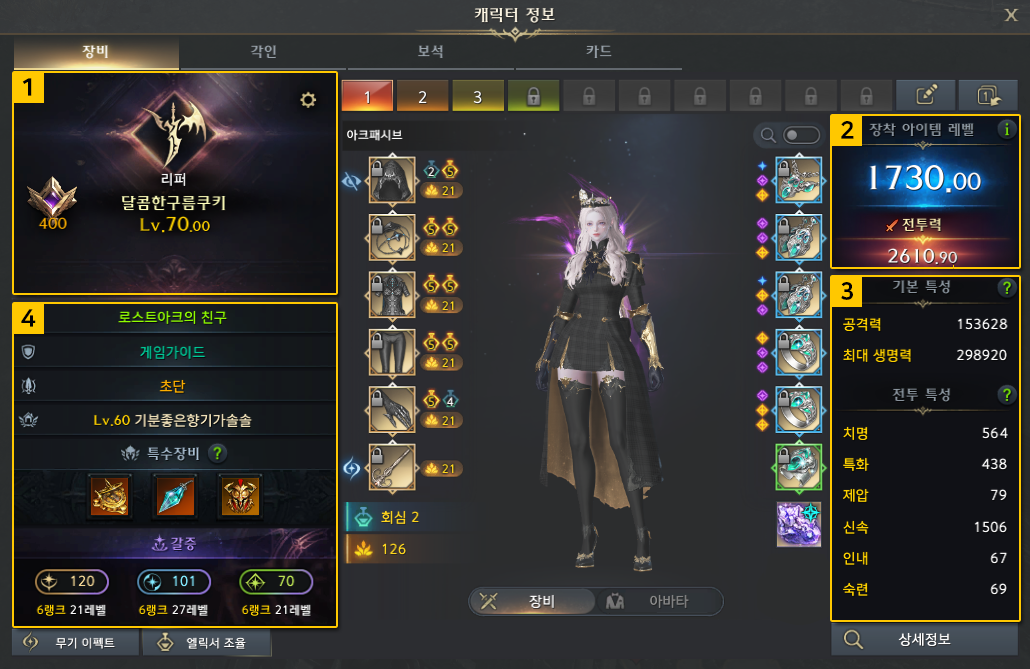Show help for 특수장비
Screen dimensions: 1030x669
click(x=218, y=453)
